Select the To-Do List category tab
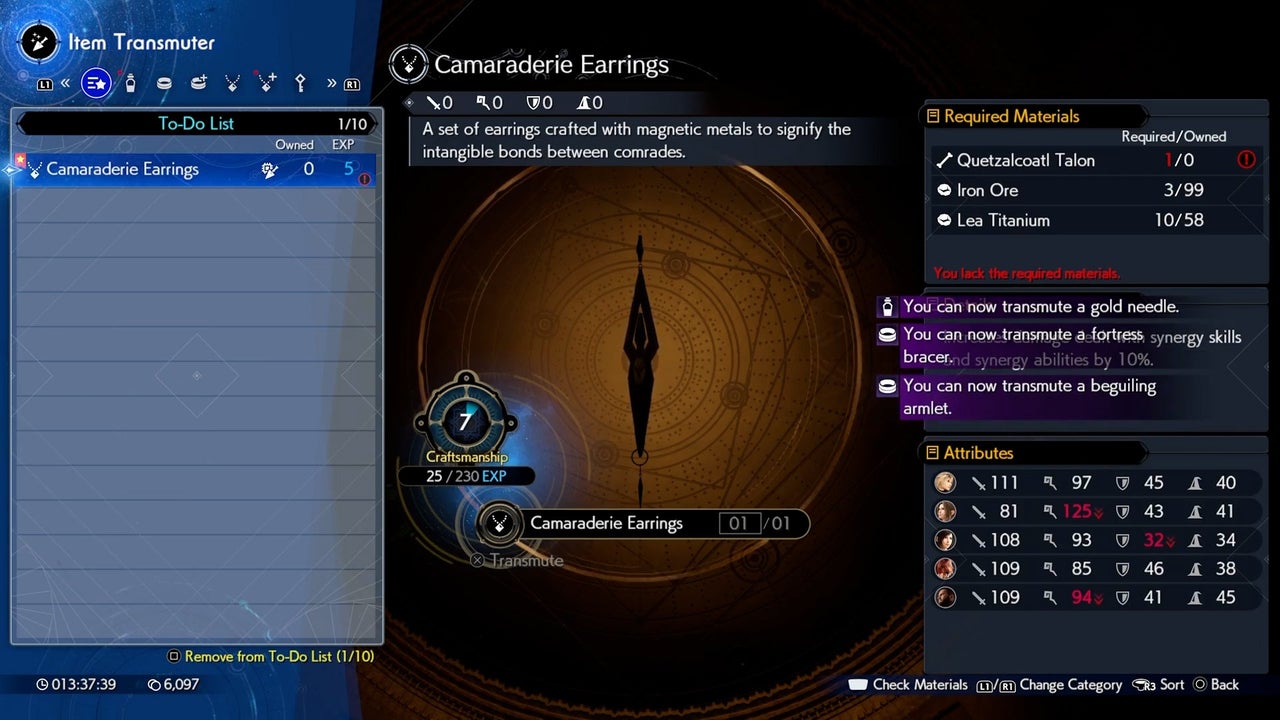This screenshot has height=720, width=1280. tap(96, 84)
